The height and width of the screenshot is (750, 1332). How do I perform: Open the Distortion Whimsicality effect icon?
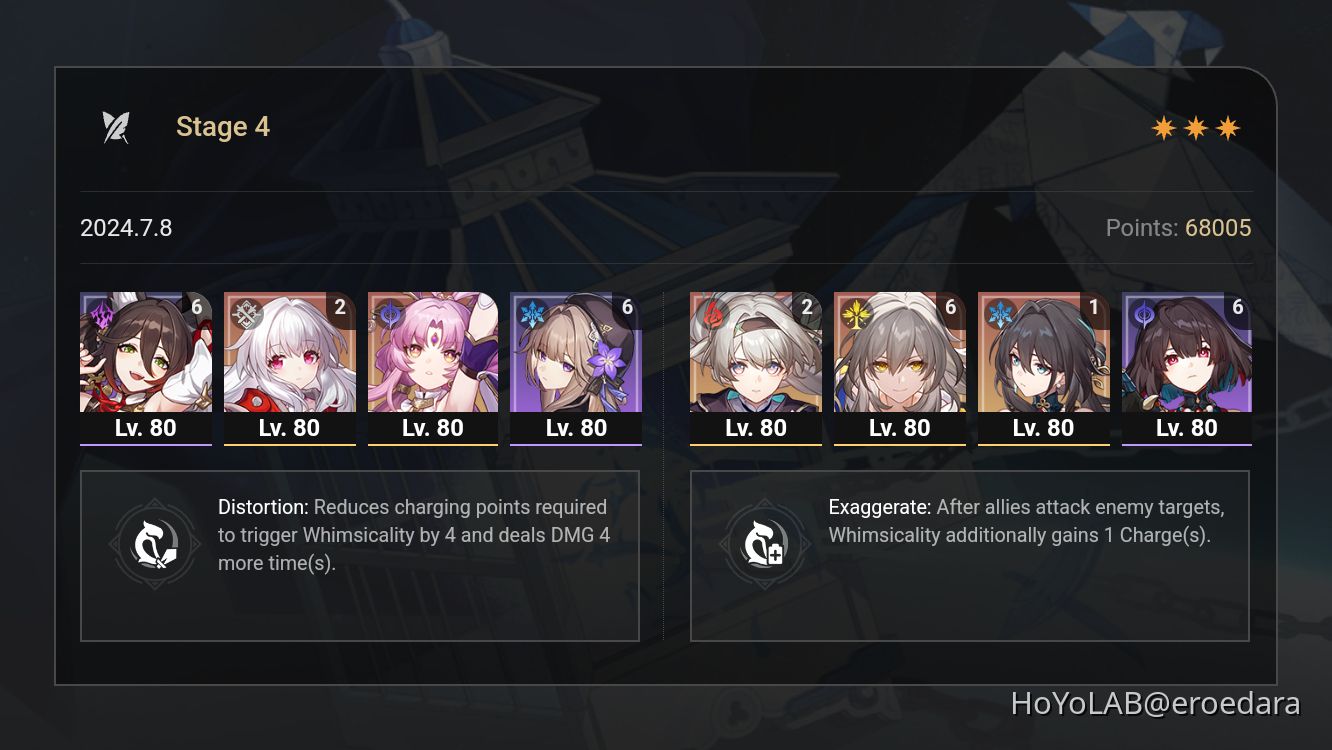click(x=155, y=543)
